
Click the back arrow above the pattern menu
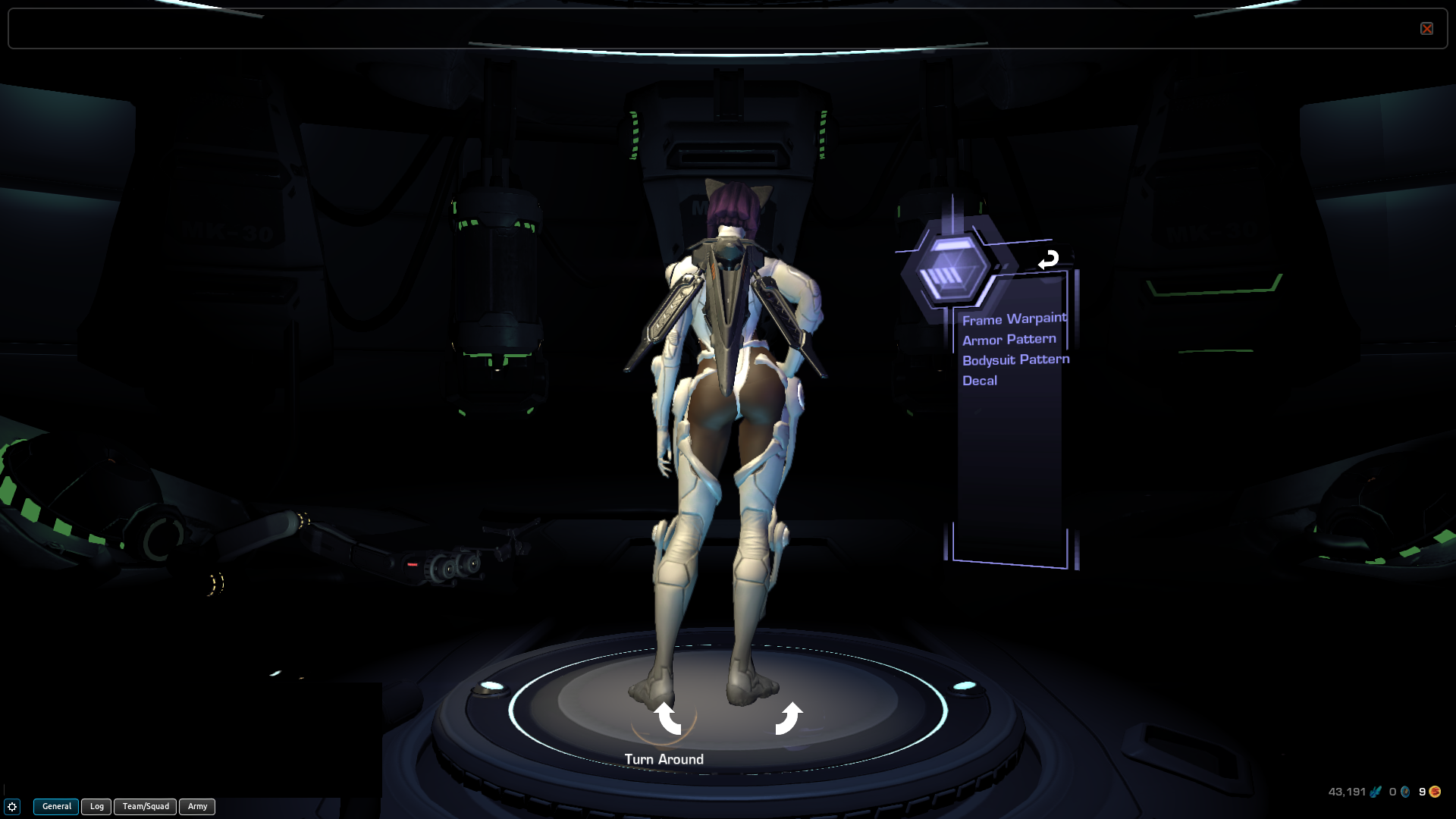(x=1048, y=260)
